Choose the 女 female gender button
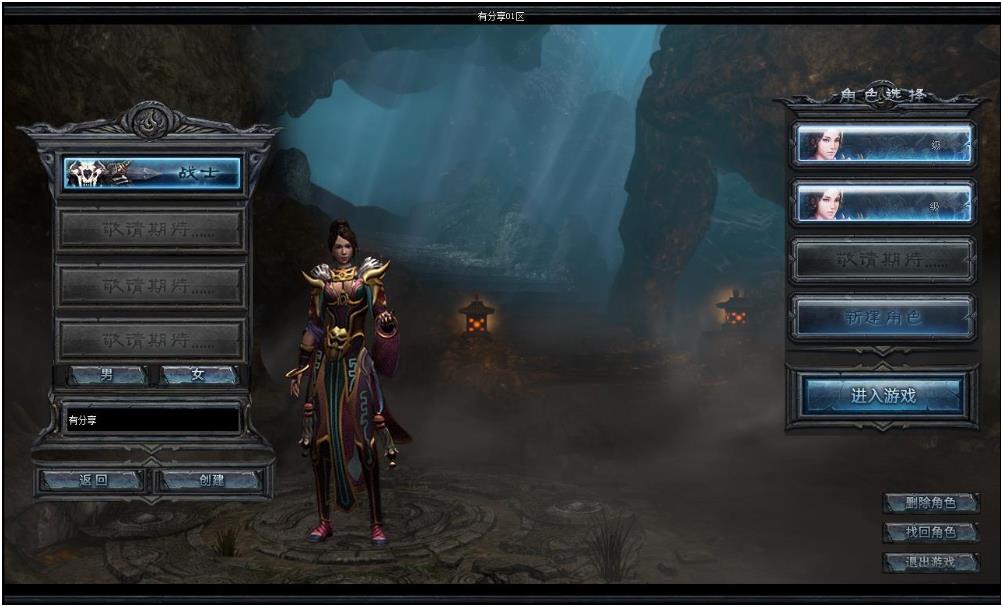Viewport: 1003px width, 607px height. 198,376
